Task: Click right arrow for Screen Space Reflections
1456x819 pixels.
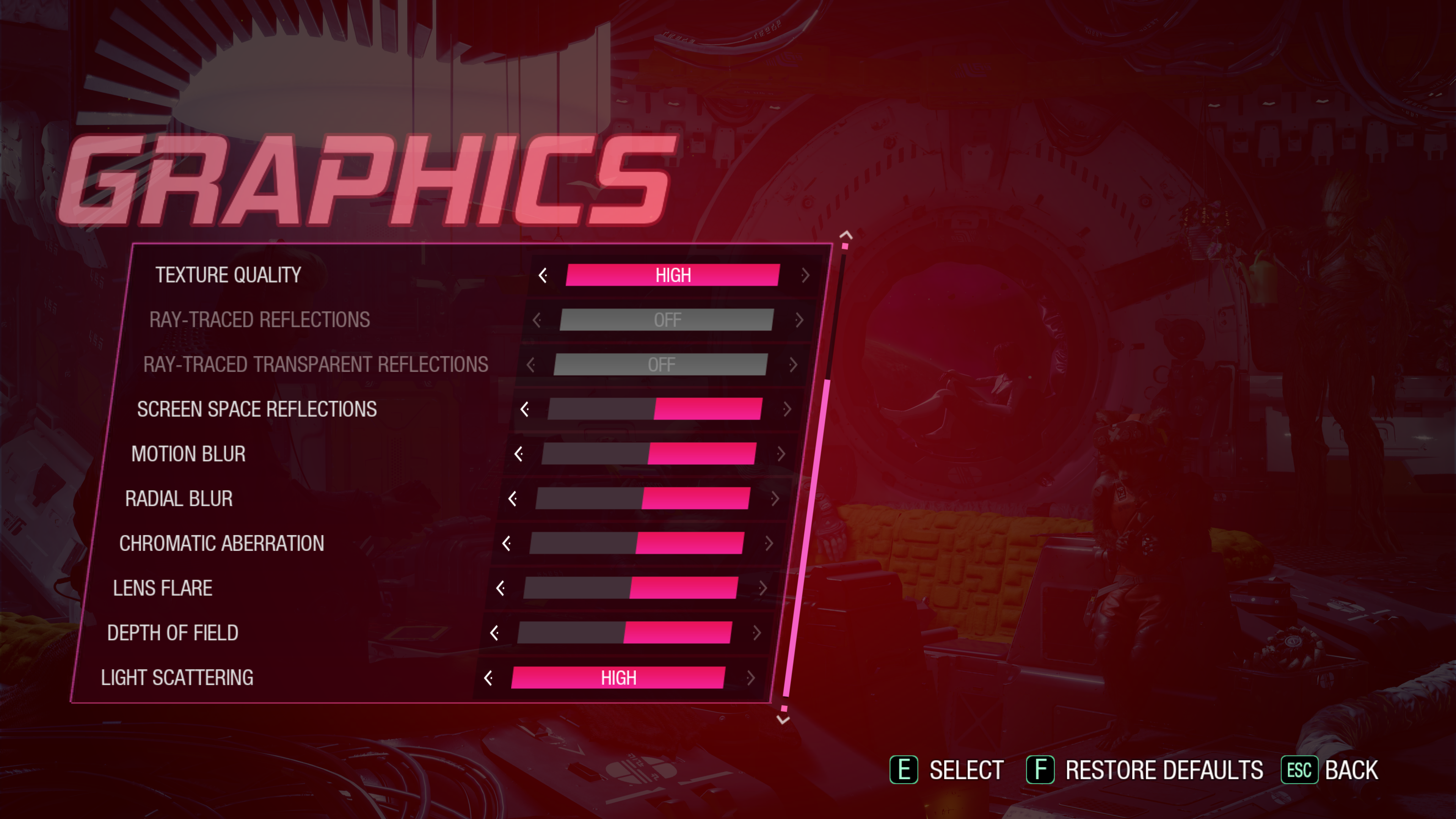Action: (x=788, y=409)
